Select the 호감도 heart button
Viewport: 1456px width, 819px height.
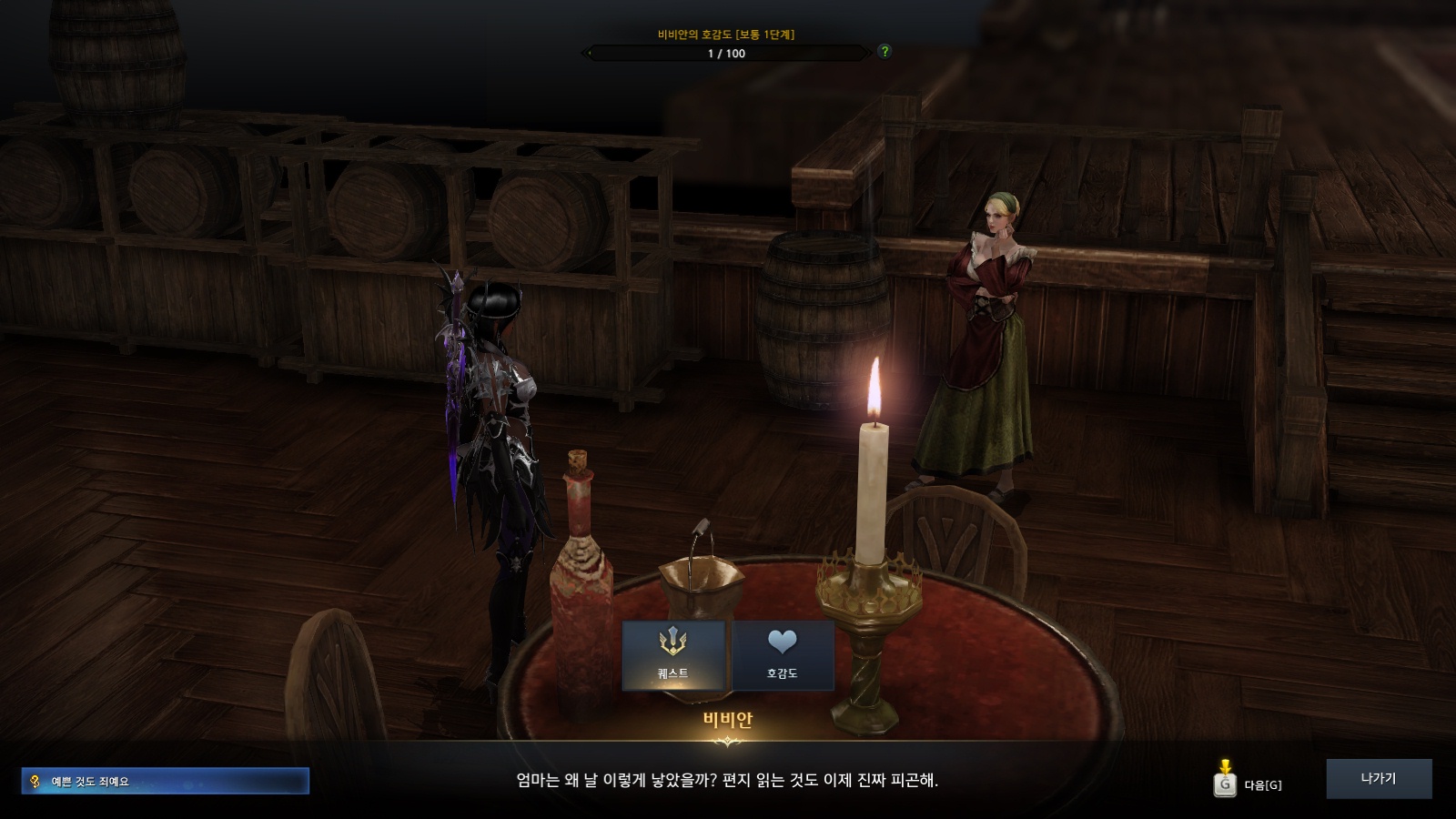[x=782, y=655]
